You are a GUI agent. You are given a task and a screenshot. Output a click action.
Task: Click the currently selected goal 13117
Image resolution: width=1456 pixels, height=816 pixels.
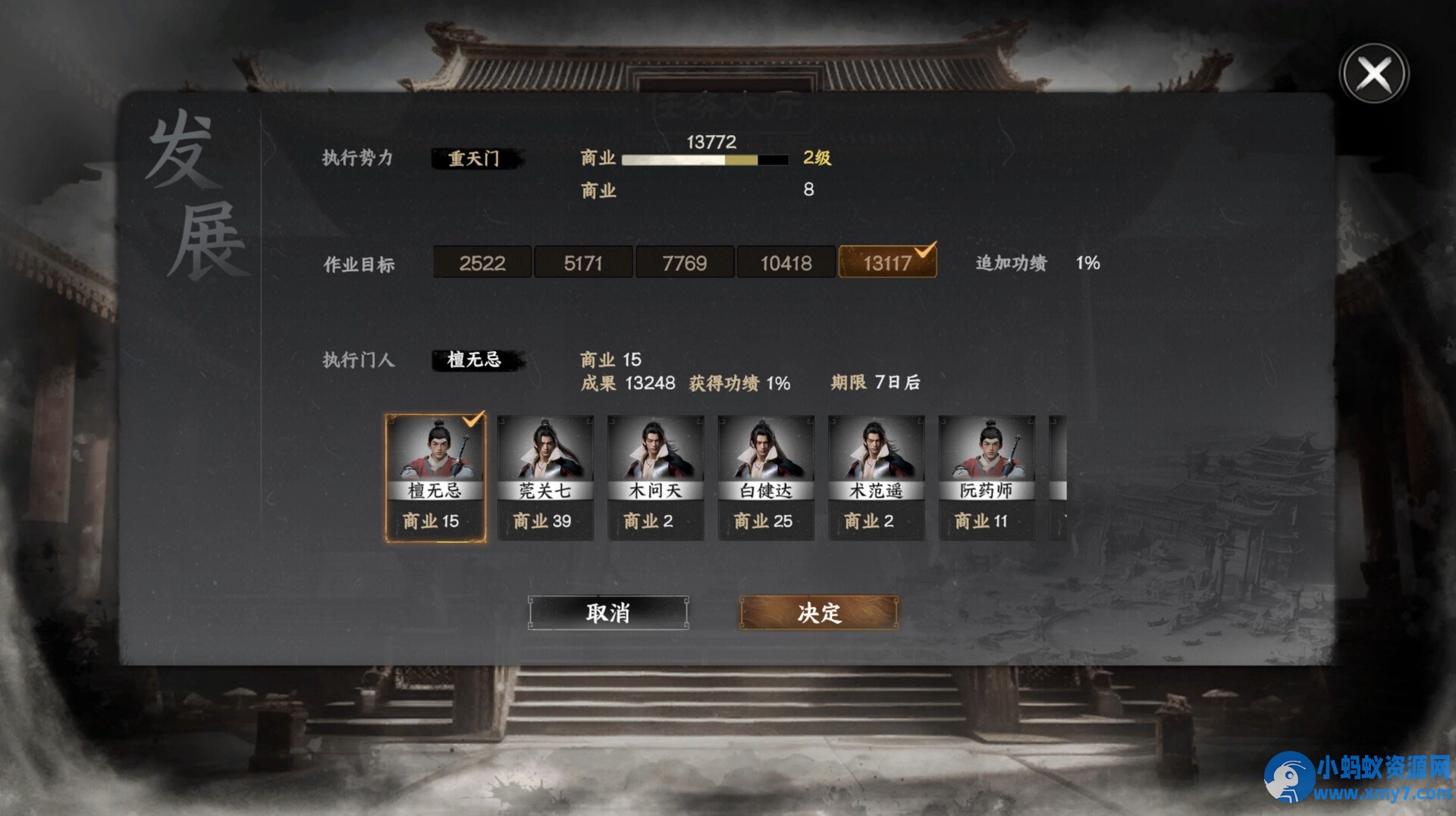coord(888,262)
